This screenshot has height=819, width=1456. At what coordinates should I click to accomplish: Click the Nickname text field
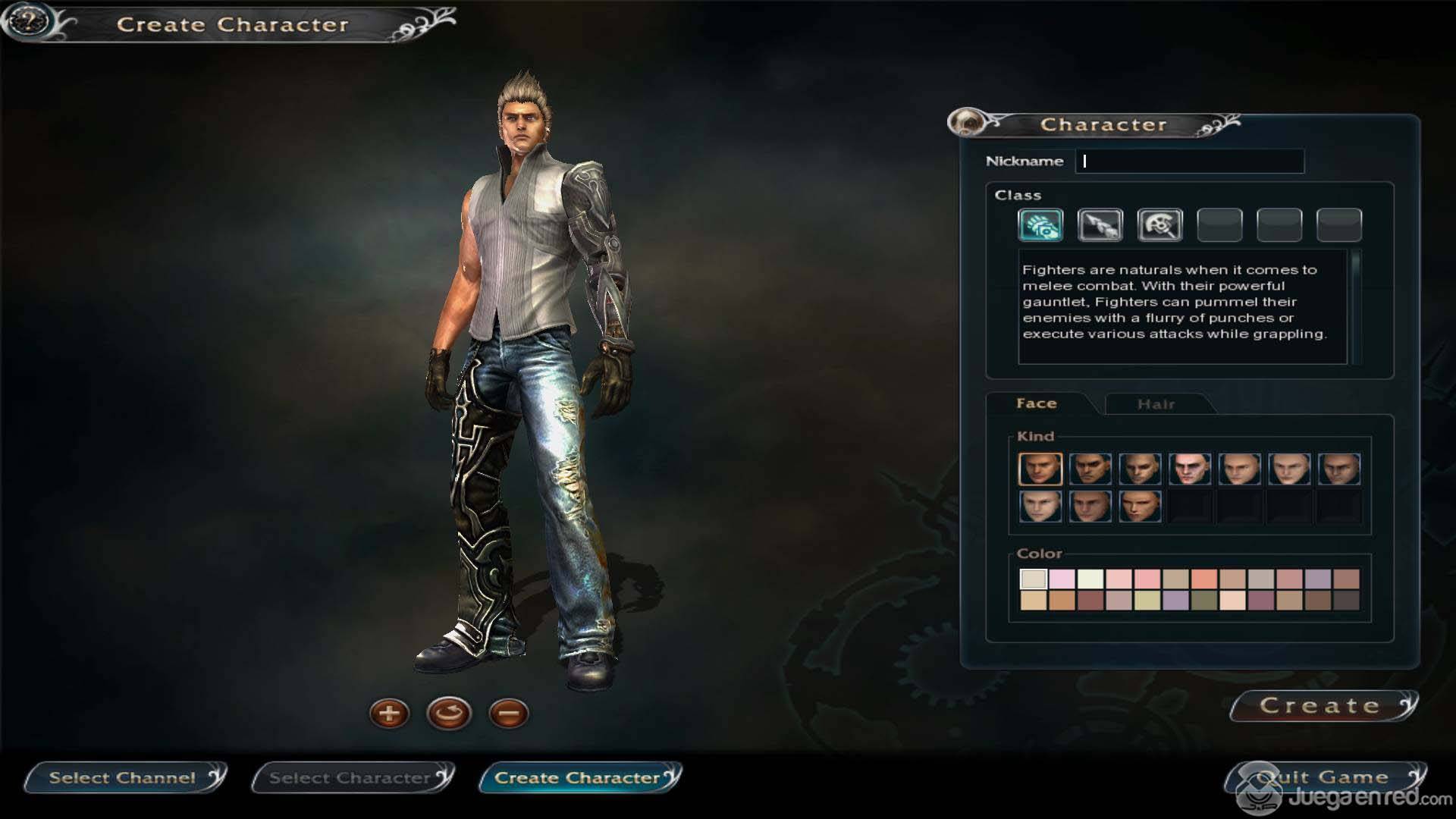click(x=1189, y=161)
